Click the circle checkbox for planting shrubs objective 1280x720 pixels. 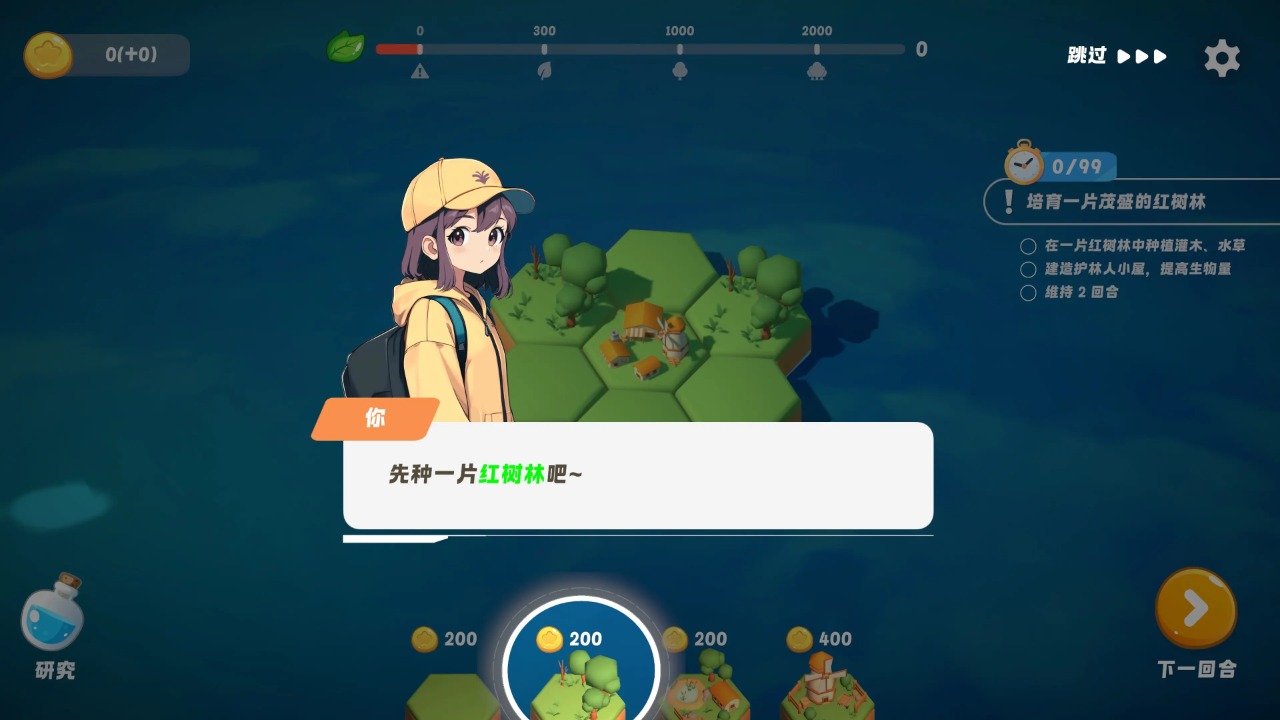pos(1028,245)
